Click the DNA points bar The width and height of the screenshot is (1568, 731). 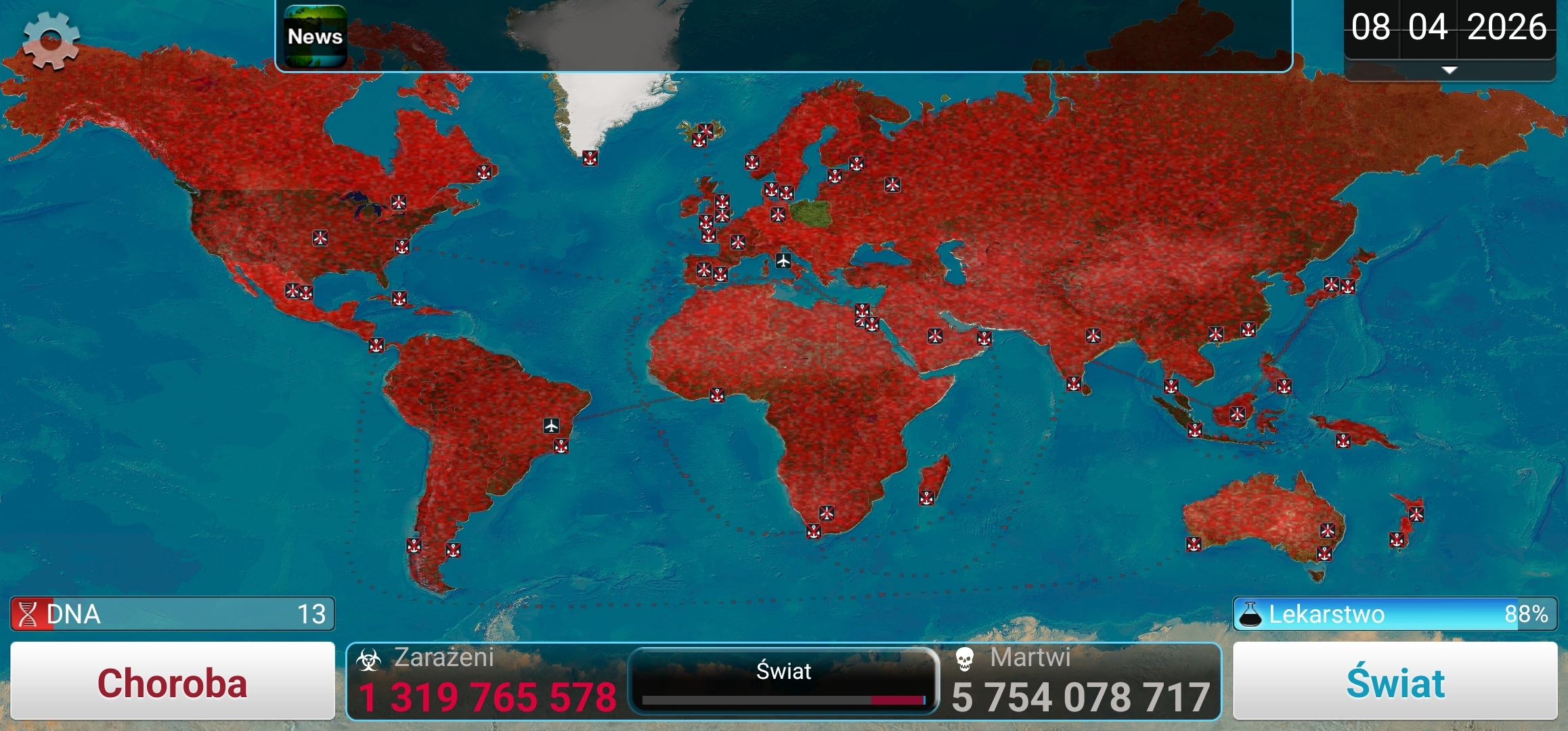(x=173, y=614)
